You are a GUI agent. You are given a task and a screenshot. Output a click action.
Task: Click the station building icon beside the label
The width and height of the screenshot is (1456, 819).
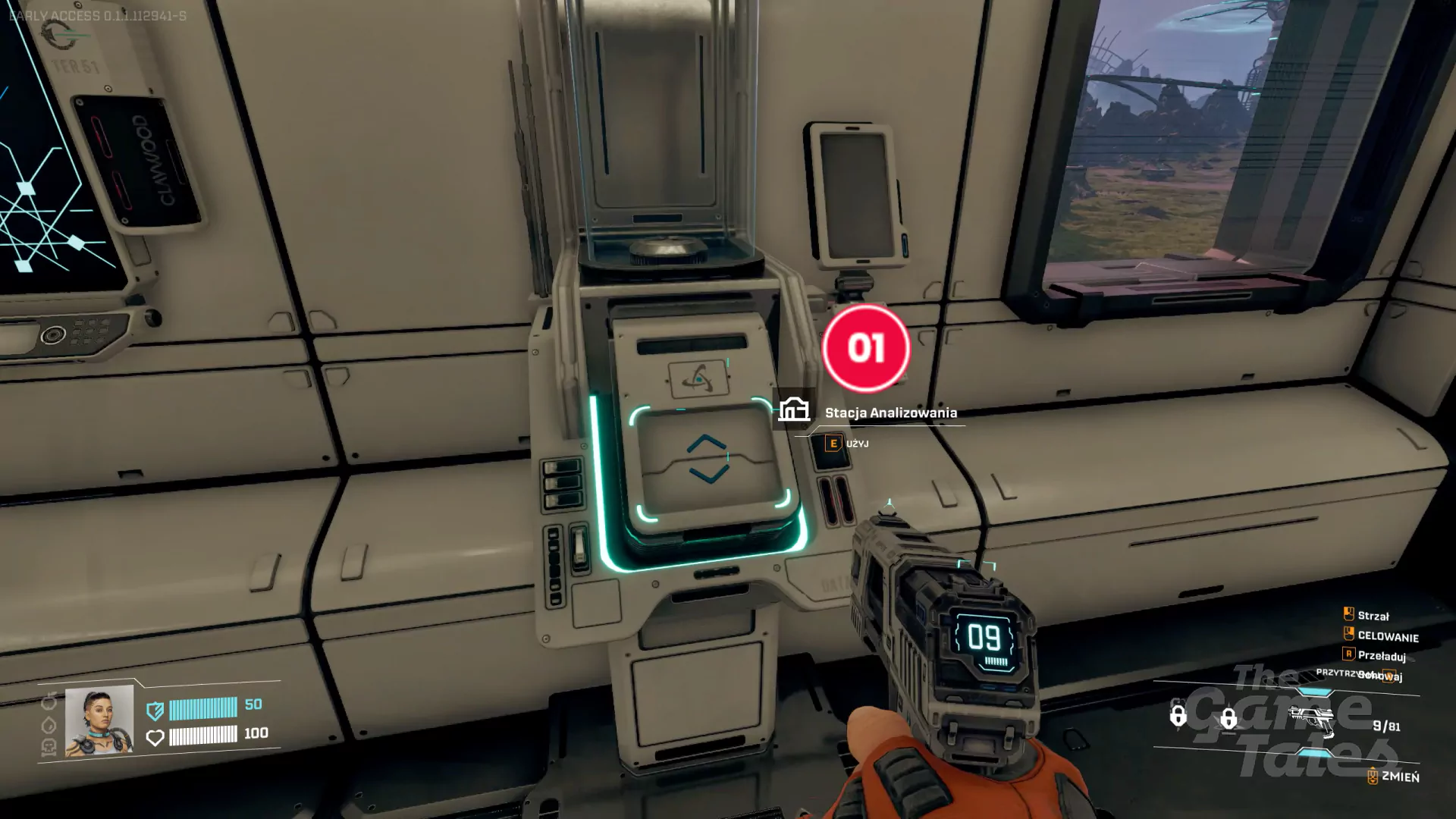794,409
